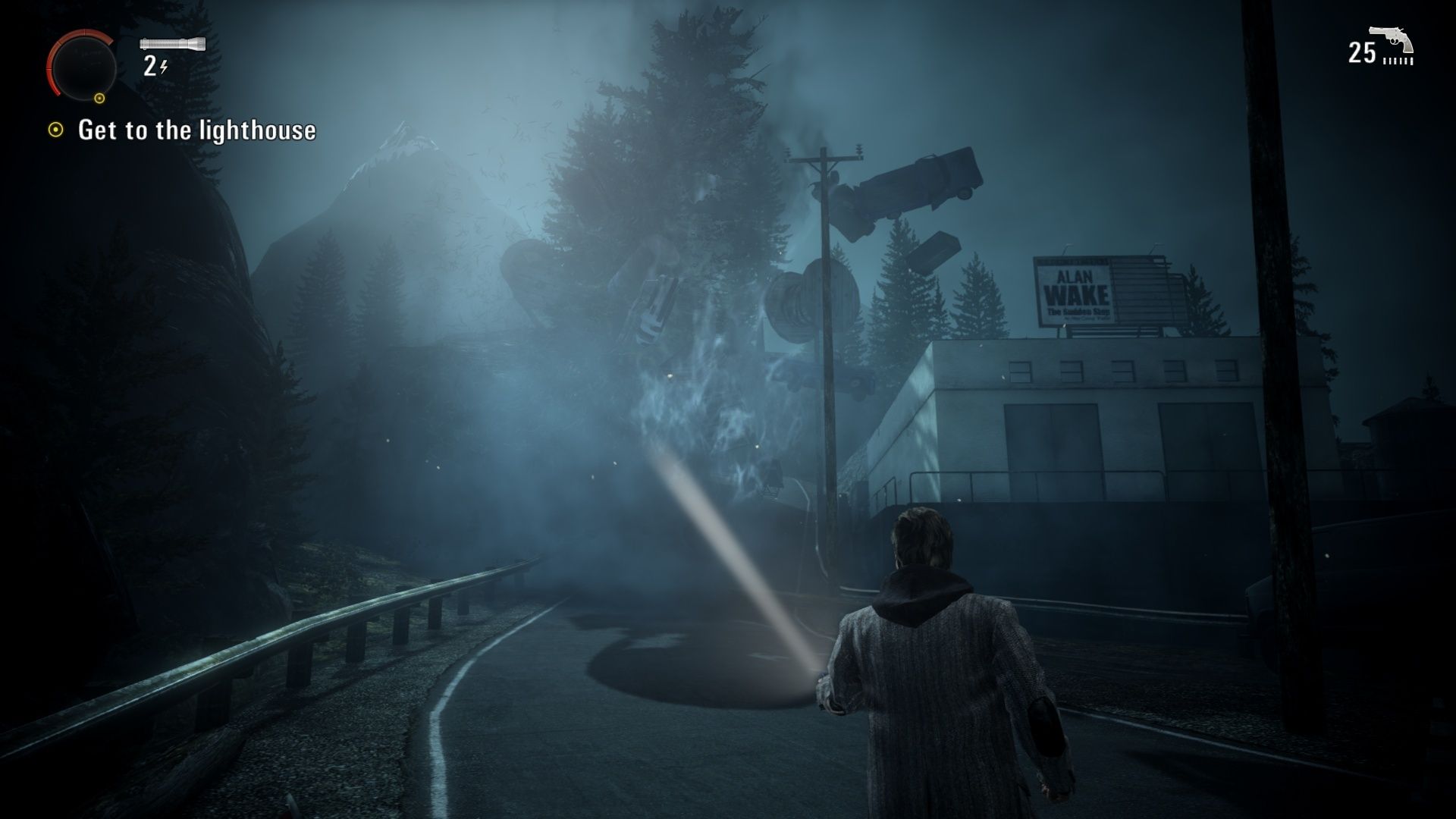Viewport: 1456px width, 819px height.
Task: Select the 'Get to the lighthouse' objective
Action: (x=196, y=130)
